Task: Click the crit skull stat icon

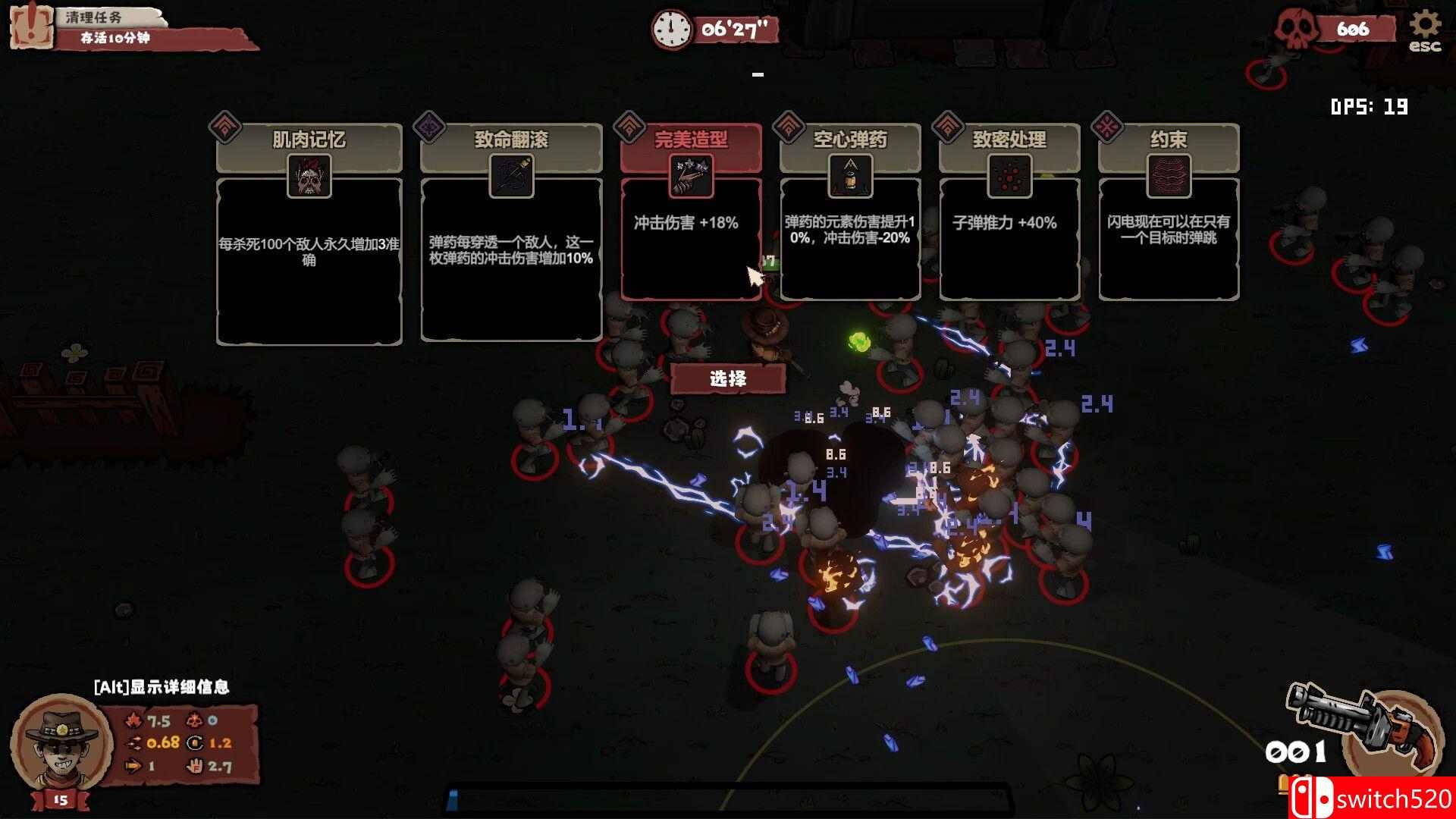Action: (194, 719)
